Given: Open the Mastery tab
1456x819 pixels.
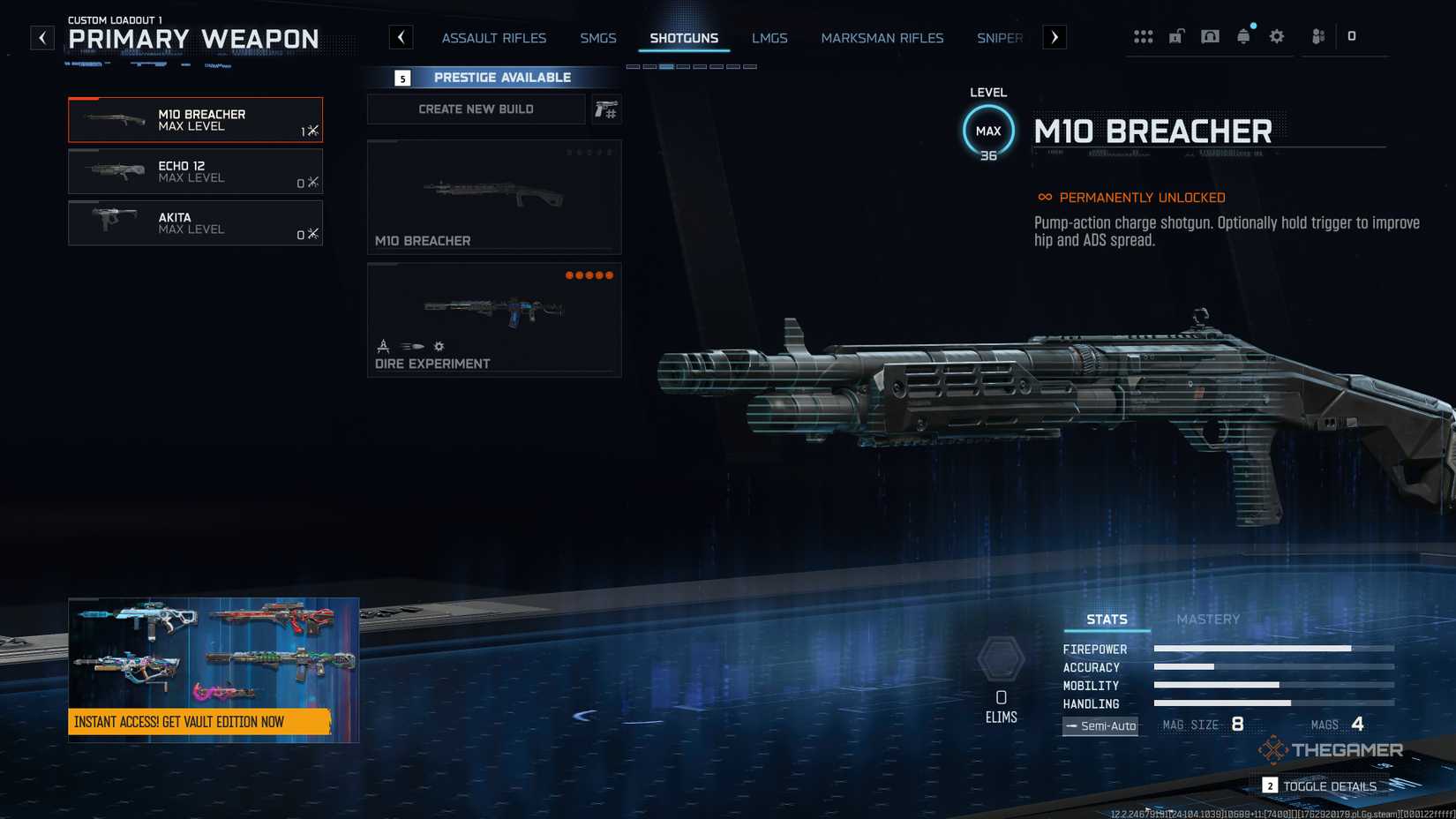Looking at the screenshot, I should click(1209, 619).
